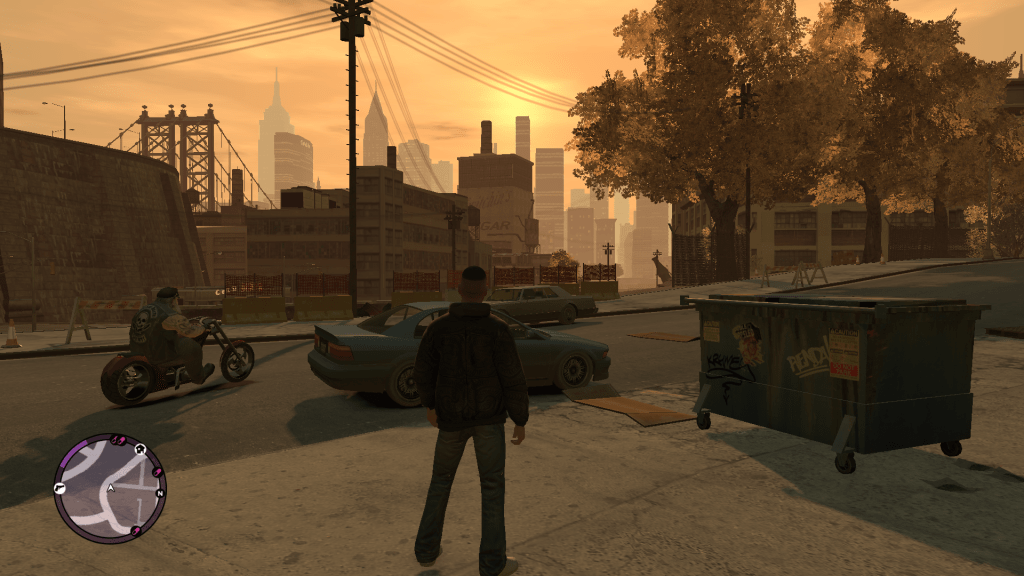The width and height of the screenshot is (1024, 576).
Task: Select the white player arrow on minimap
Action: coord(110,488)
